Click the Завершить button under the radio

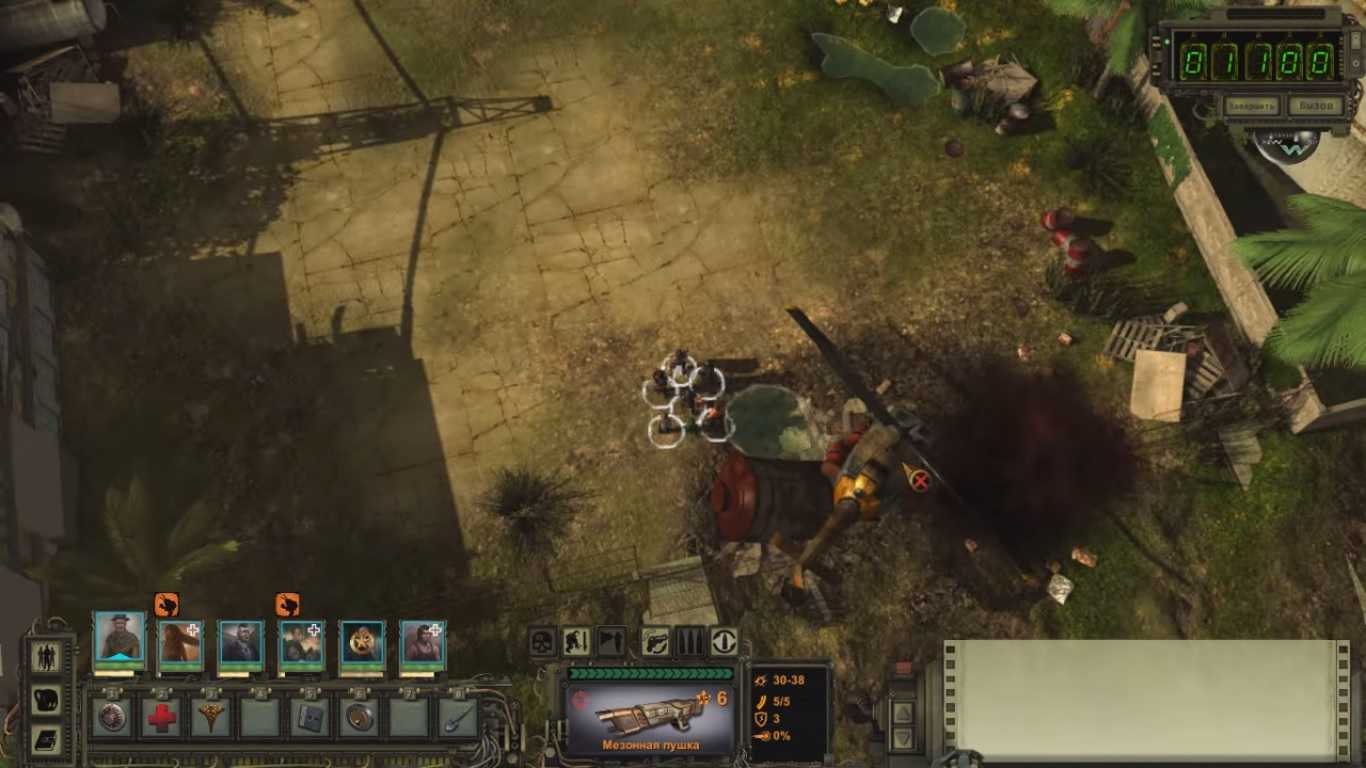click(1251, 106)
